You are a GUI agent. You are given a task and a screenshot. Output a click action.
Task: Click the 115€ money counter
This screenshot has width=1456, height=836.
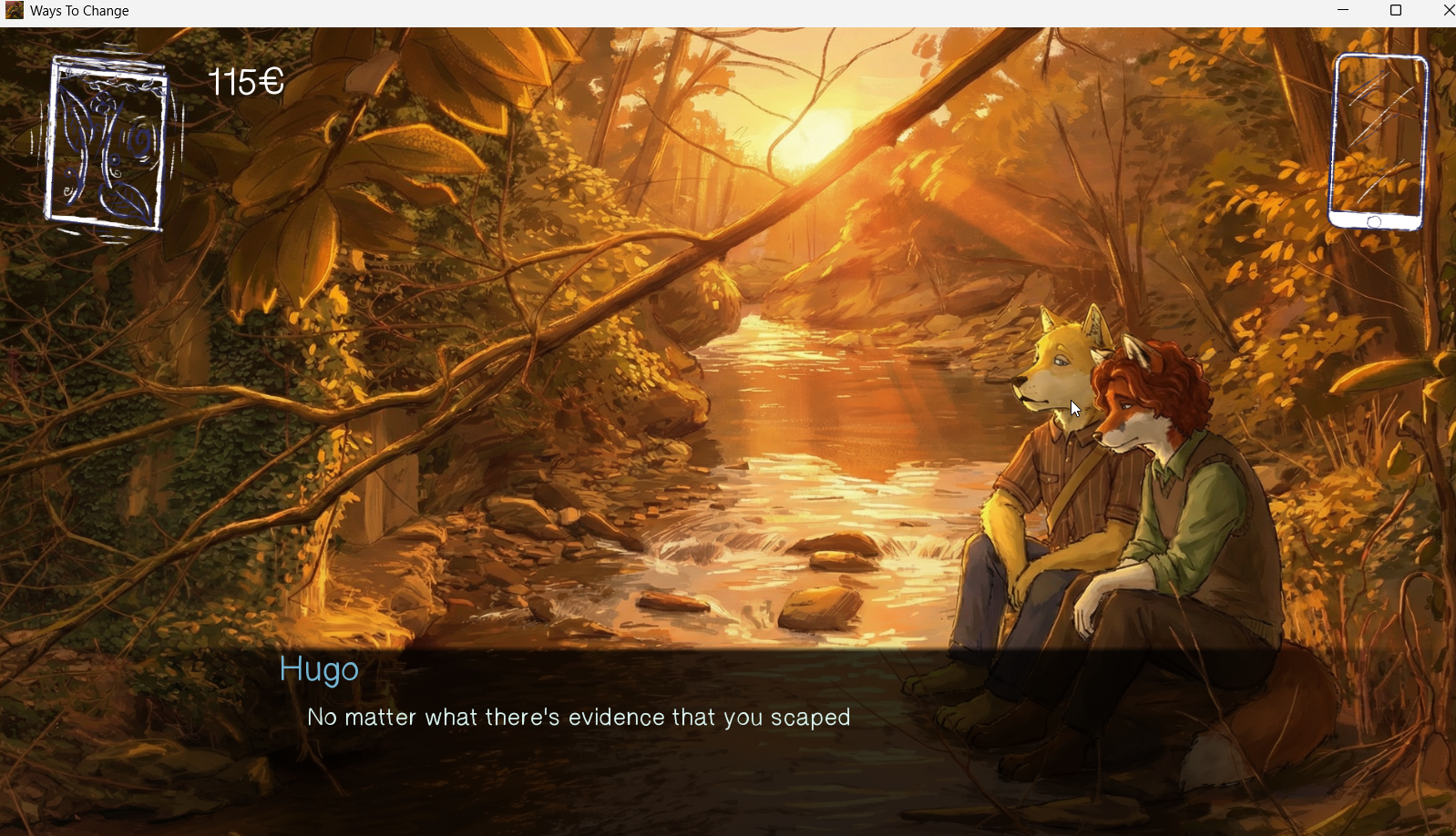tap(243, 82)
